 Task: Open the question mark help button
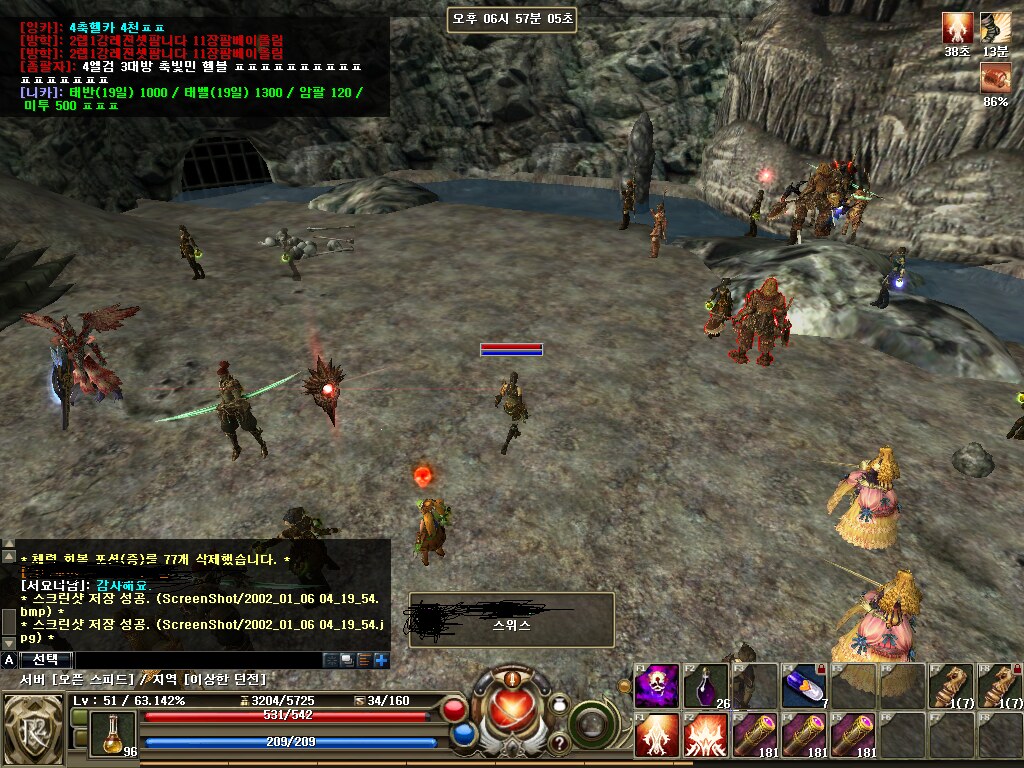[x=559, y=743]
